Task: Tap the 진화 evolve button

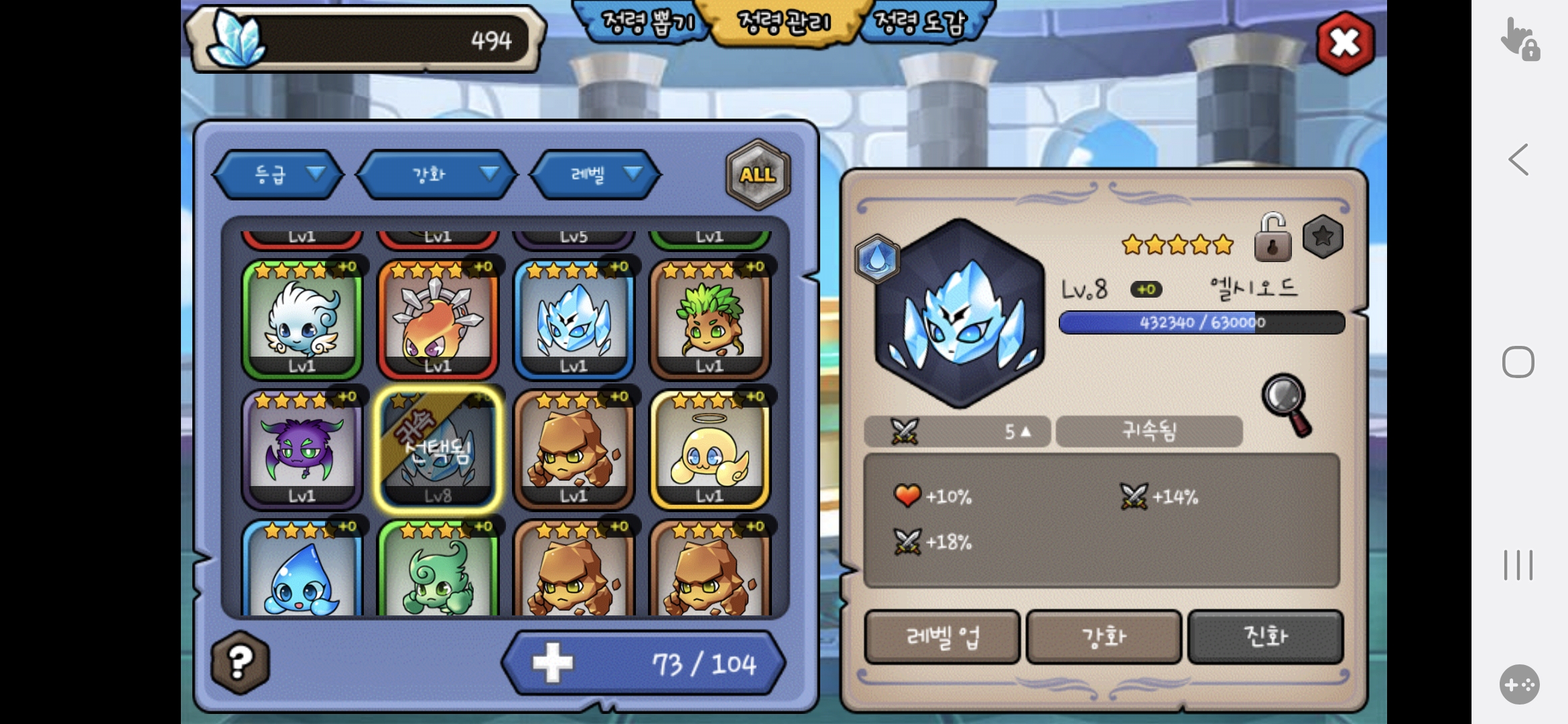Action: [1265, 637]
